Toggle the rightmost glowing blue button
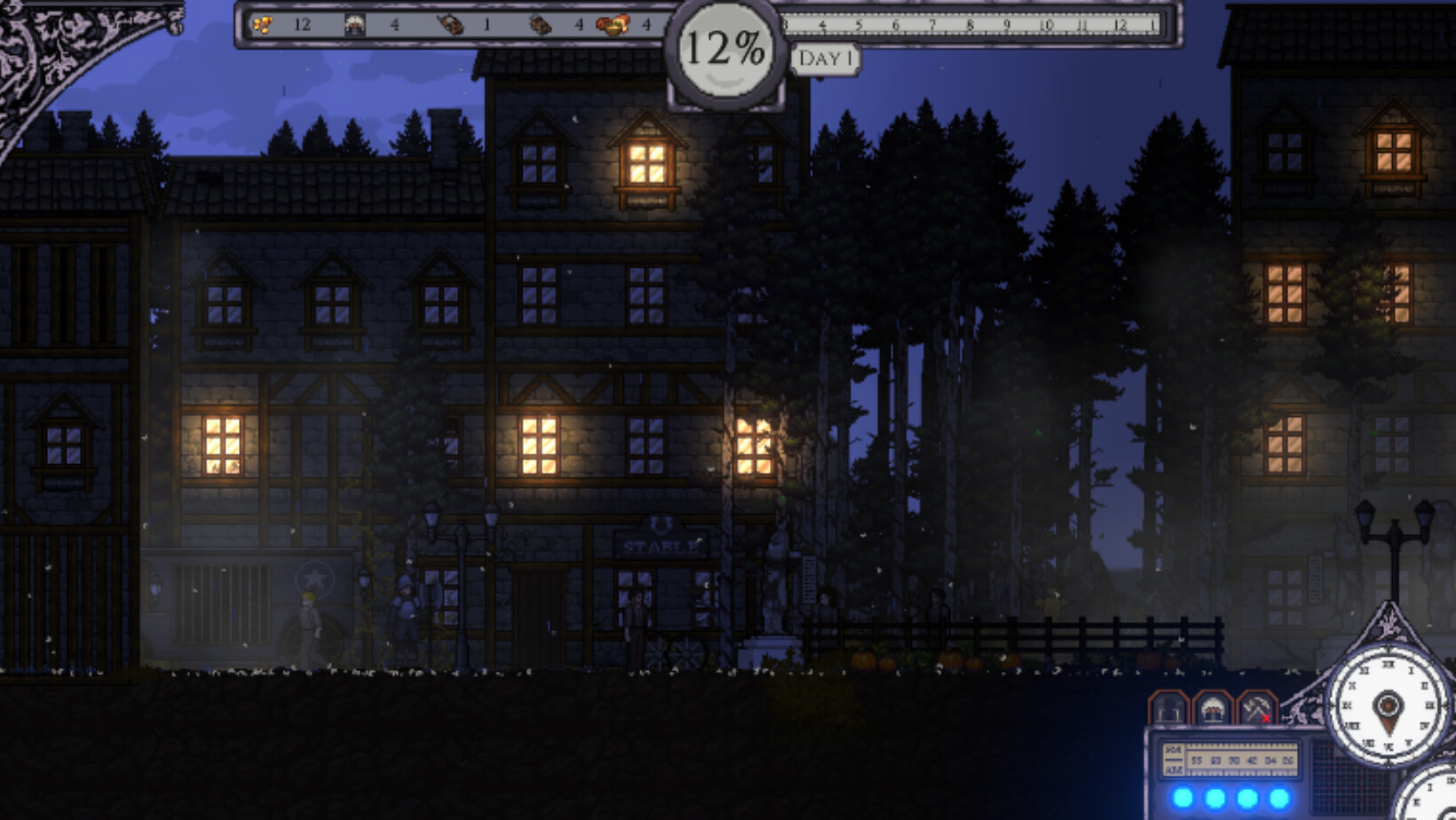Image resolution: width=1456 pixels, height=820 pixels. pyautogui.click(x=1277, y=797)
